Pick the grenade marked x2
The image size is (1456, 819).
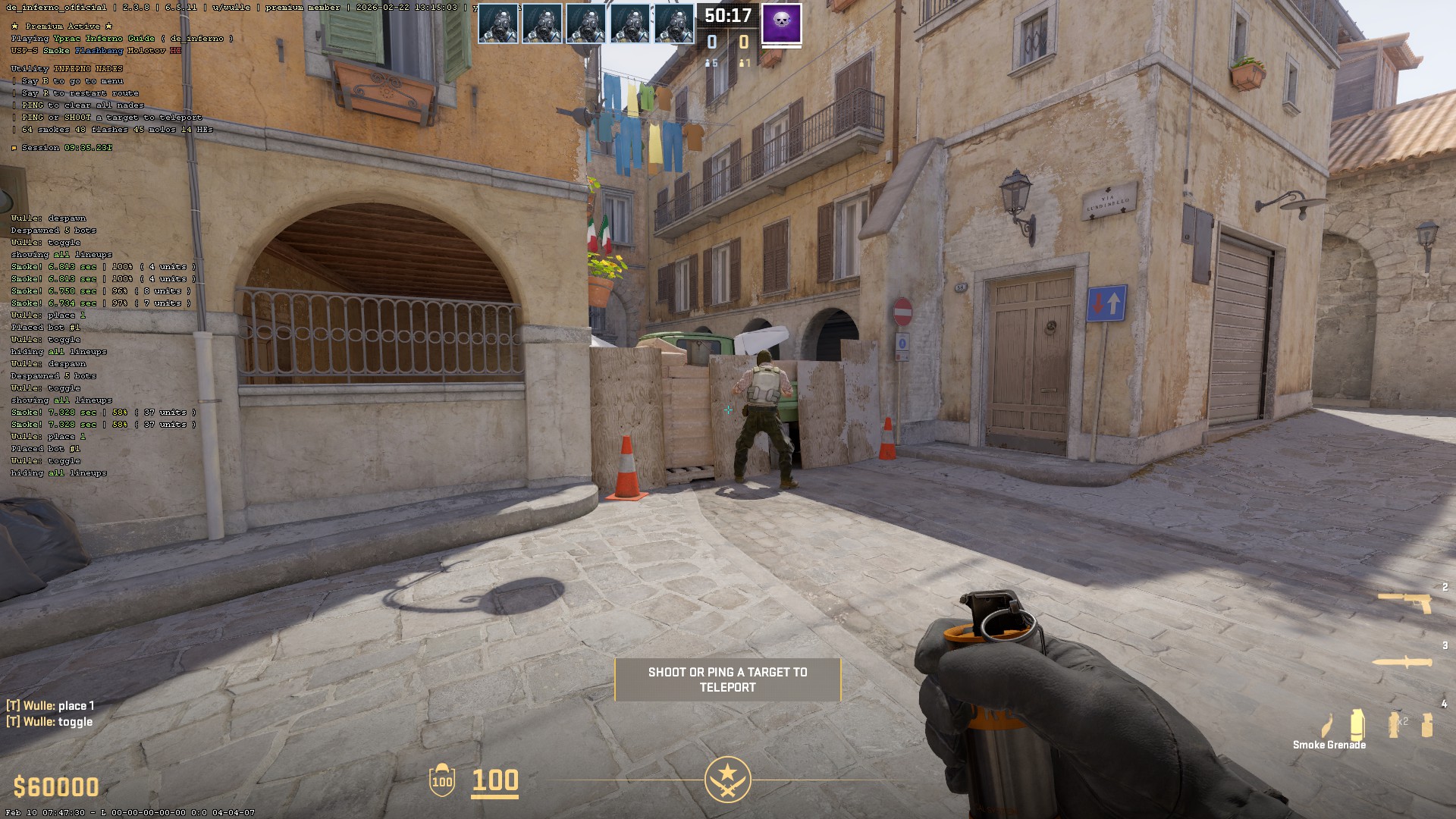(x=1395, y=724)
